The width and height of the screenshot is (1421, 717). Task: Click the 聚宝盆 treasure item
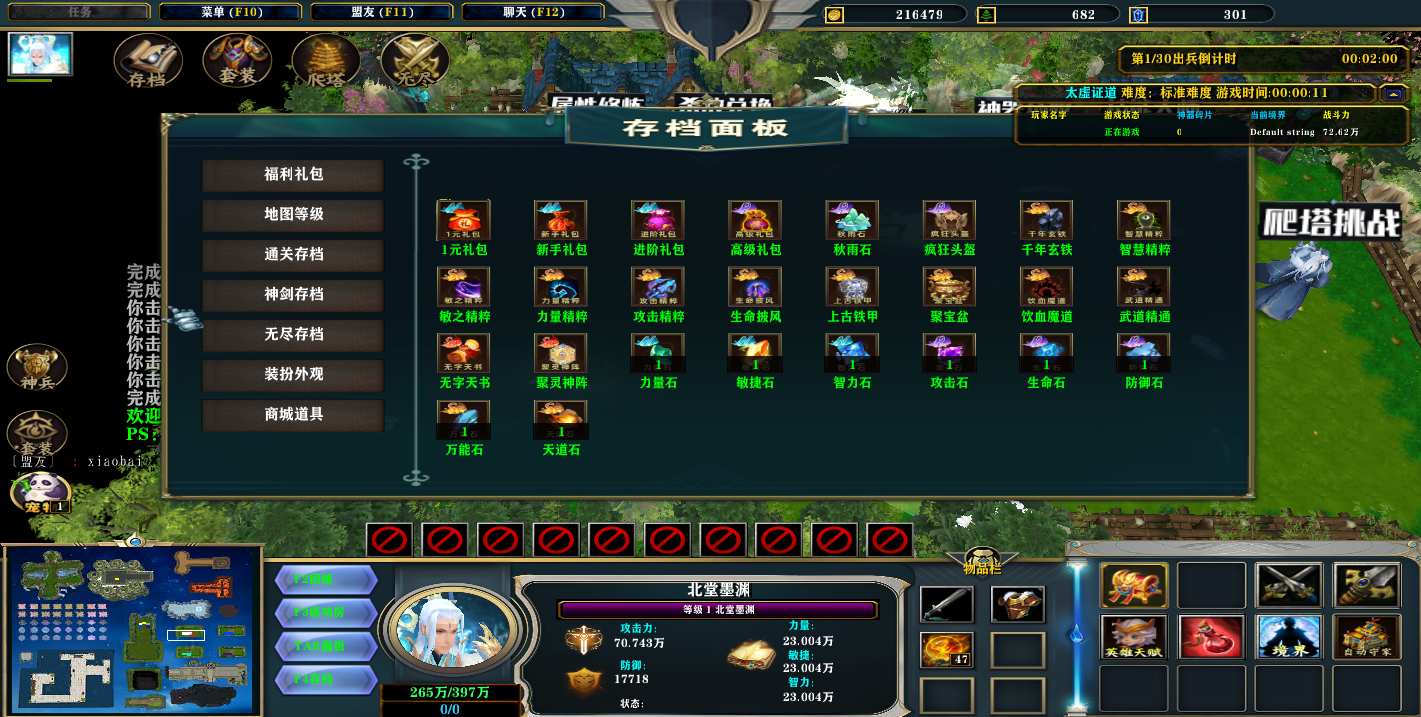(949, 288)
